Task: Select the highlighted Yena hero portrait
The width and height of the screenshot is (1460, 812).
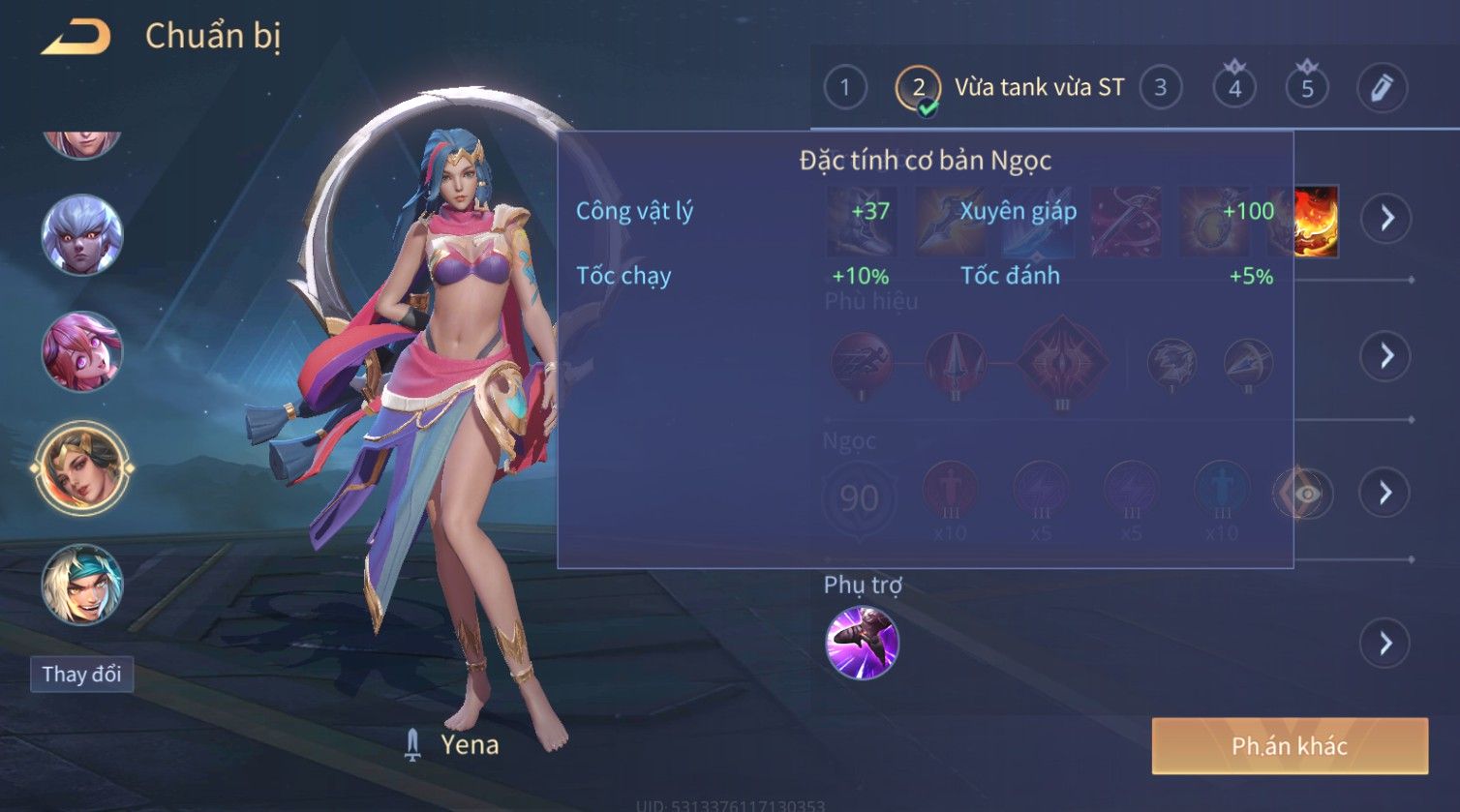Action: point(82,468)
